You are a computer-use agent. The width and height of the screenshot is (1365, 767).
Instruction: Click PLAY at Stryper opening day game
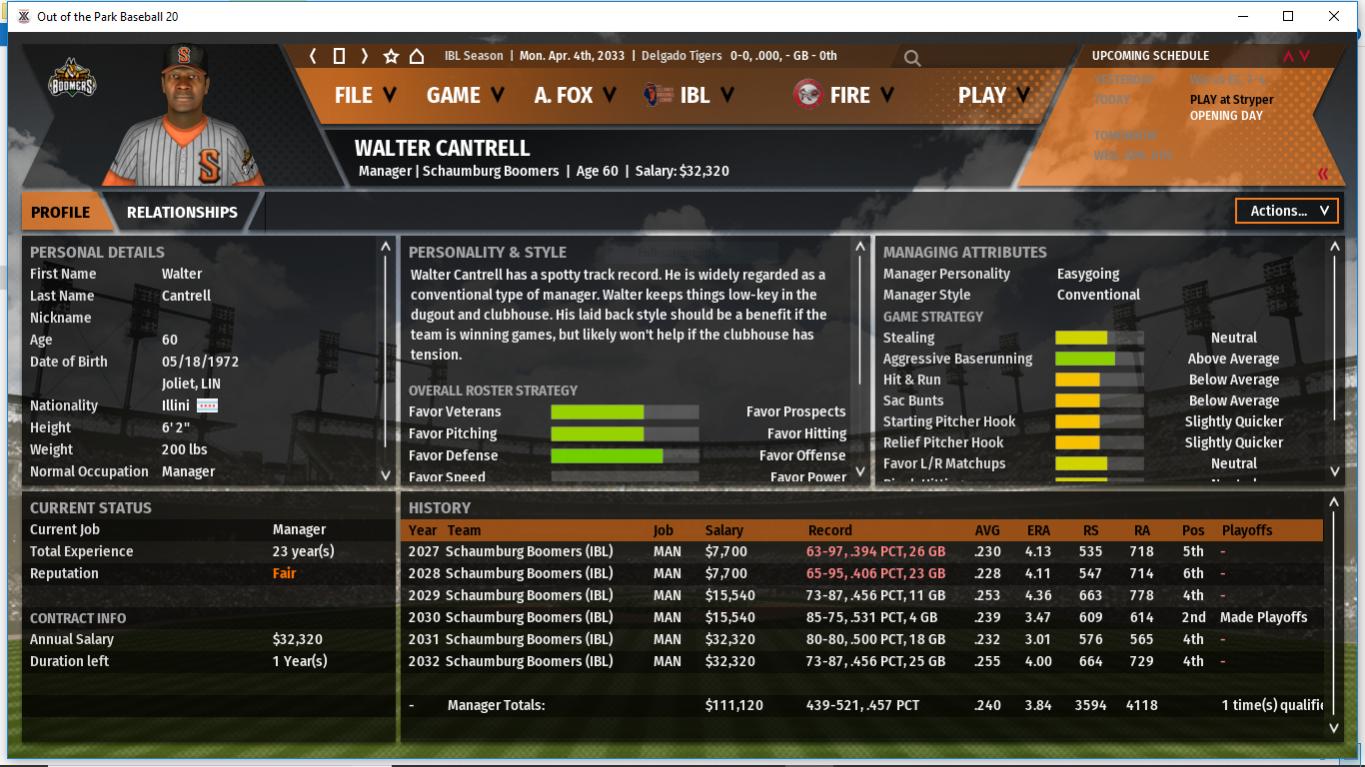pos(1231,100)
